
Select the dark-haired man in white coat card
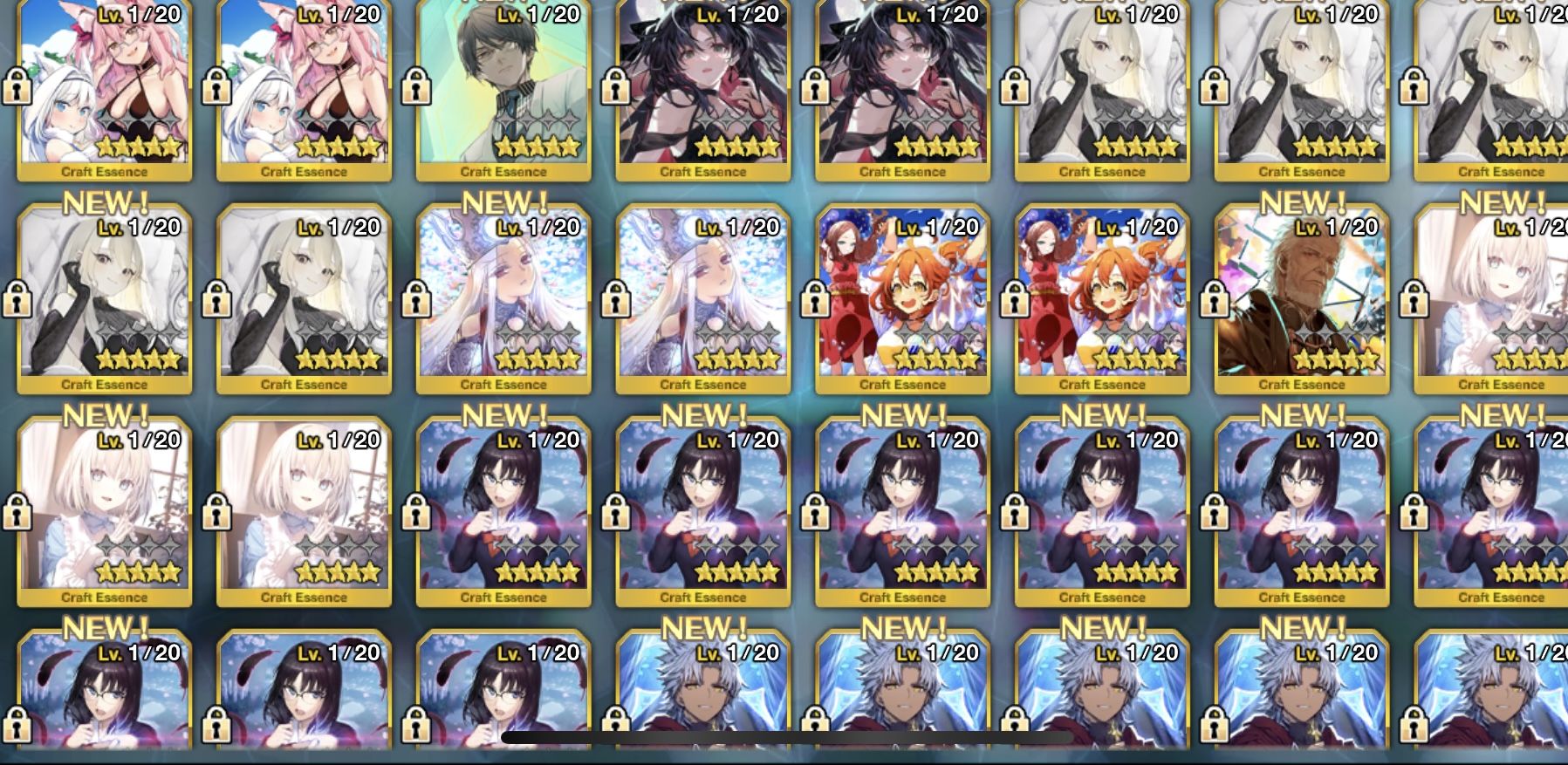tap(503, 87)
